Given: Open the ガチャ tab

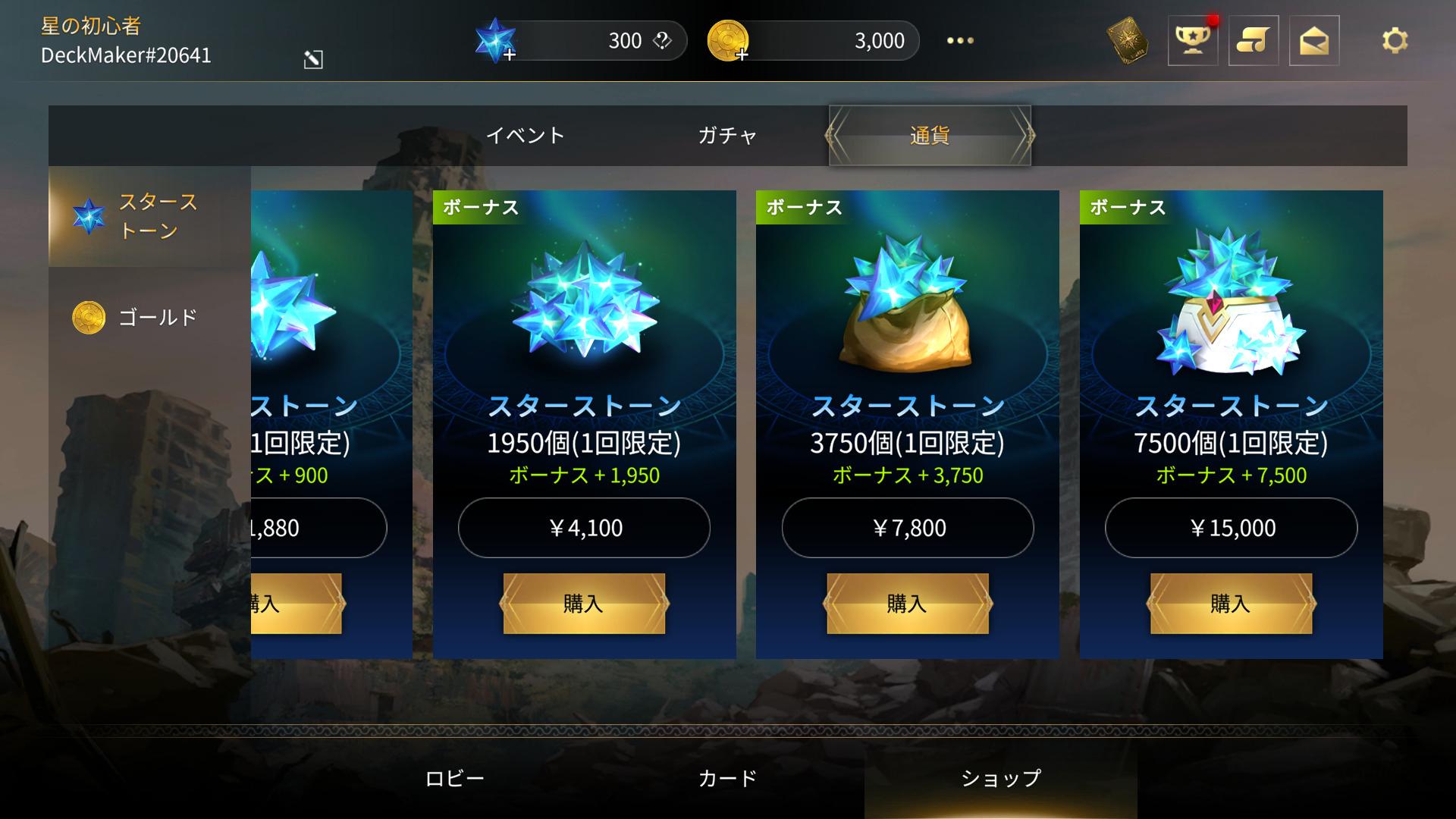Looking at the screenshot, I should click(727, 136).
